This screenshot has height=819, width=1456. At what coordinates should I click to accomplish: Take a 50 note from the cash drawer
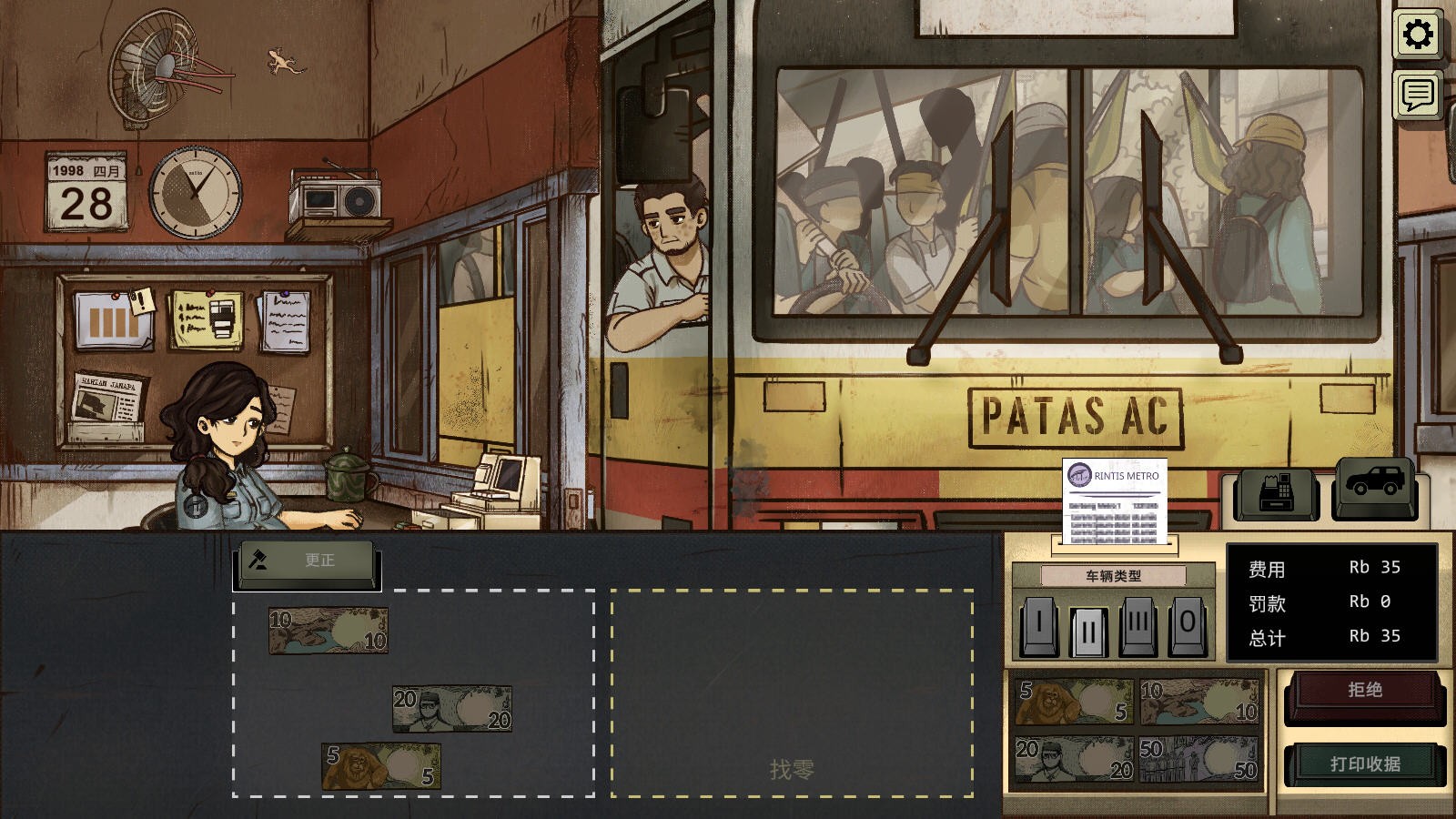[x=1198, y=759]
